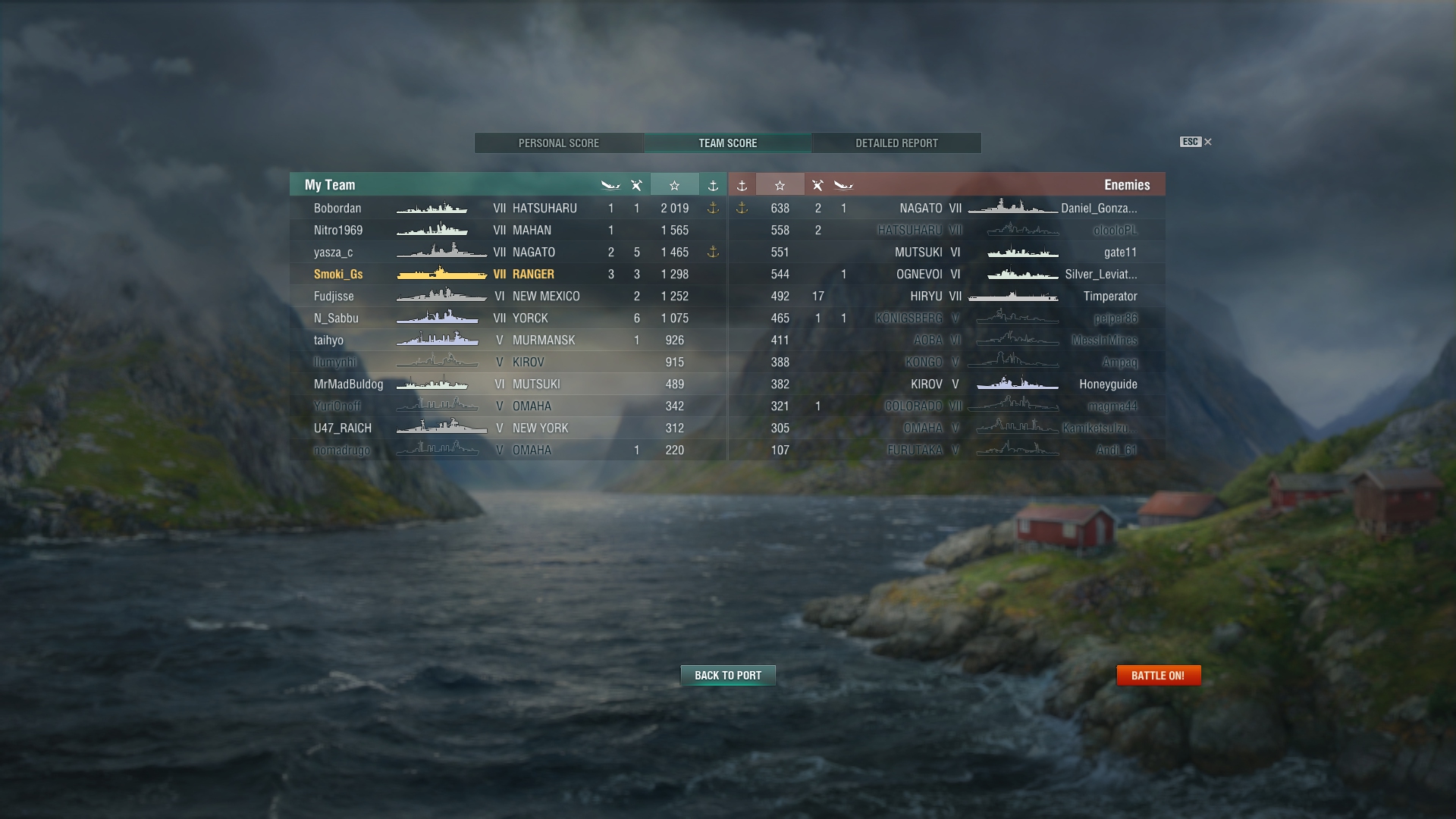Close the results screen with the X
Screen dimensions: 1456x819
[1208, 142]
